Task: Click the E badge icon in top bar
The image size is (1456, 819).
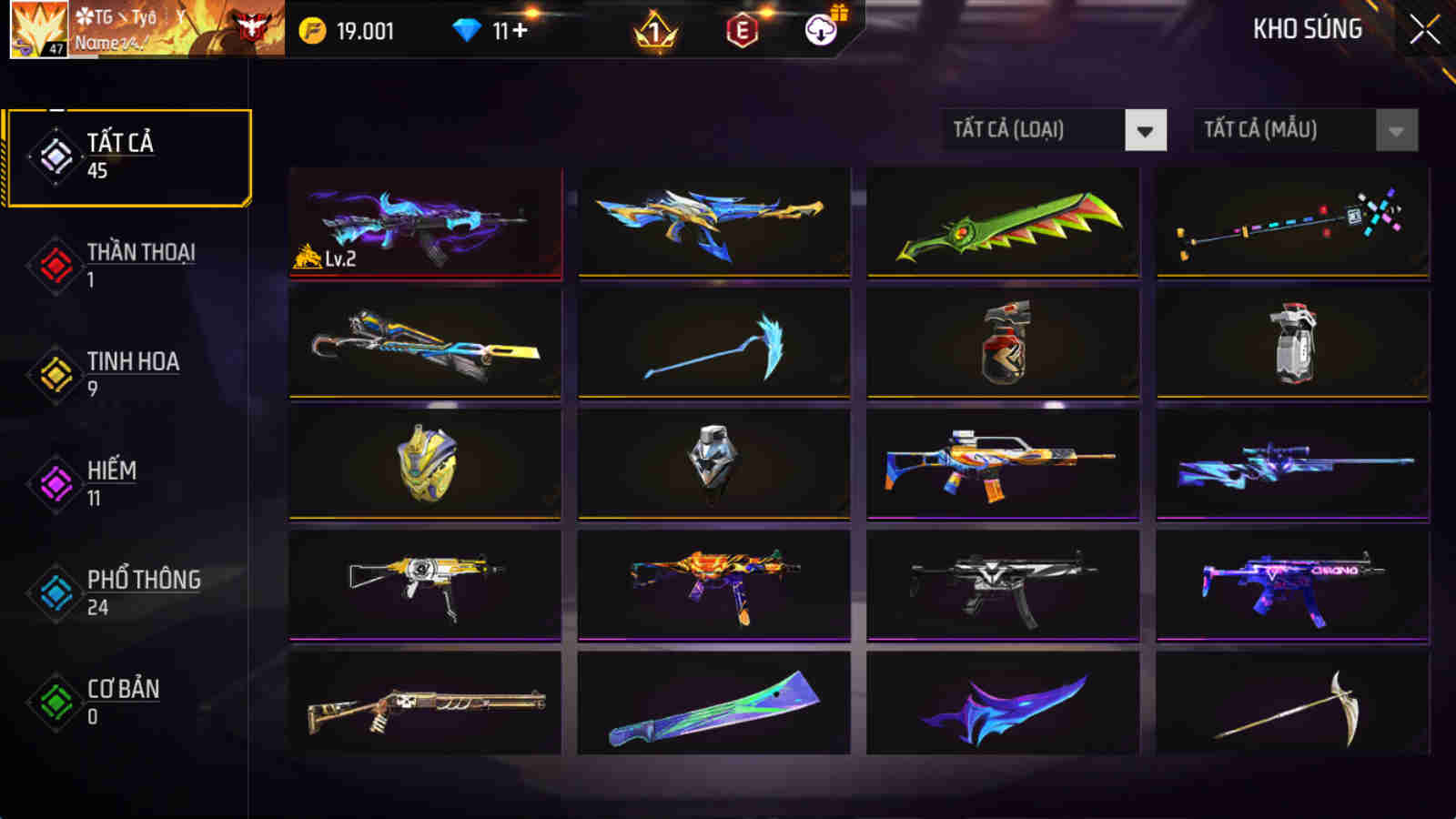Action: 739,30
